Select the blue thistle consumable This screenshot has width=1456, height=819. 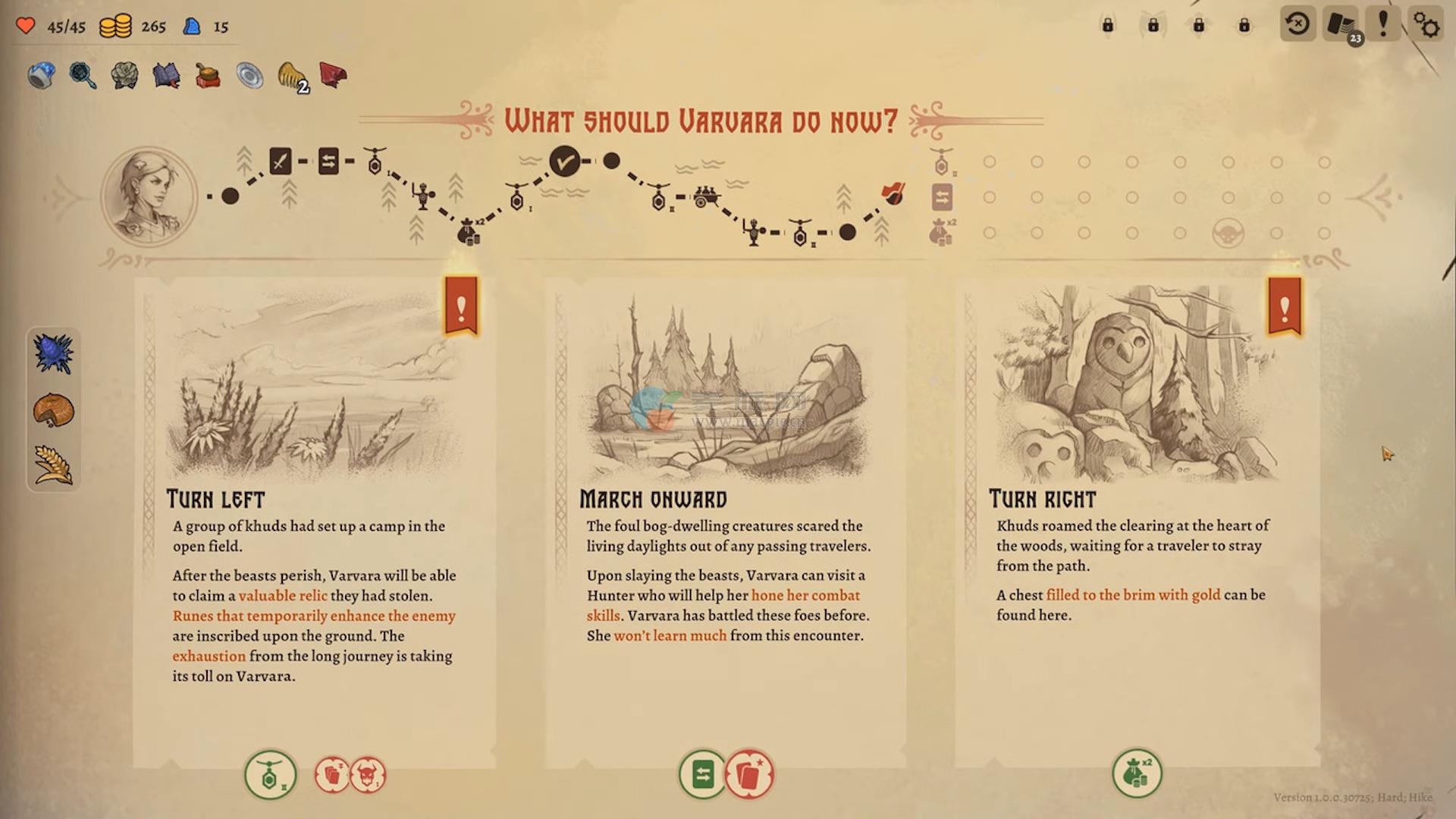coord(53,353)
